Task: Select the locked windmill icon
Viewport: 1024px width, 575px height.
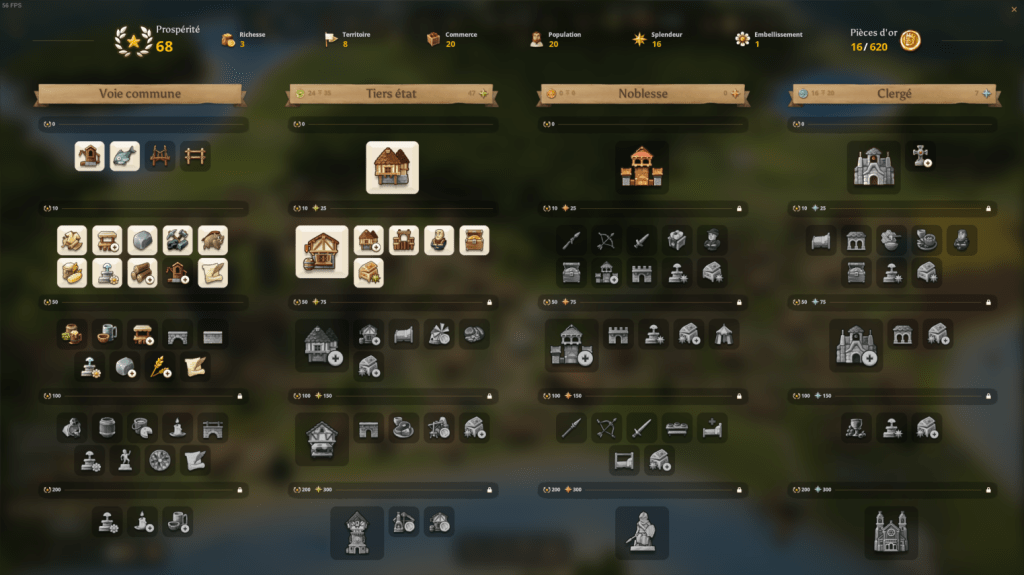Action: (439, 334)
